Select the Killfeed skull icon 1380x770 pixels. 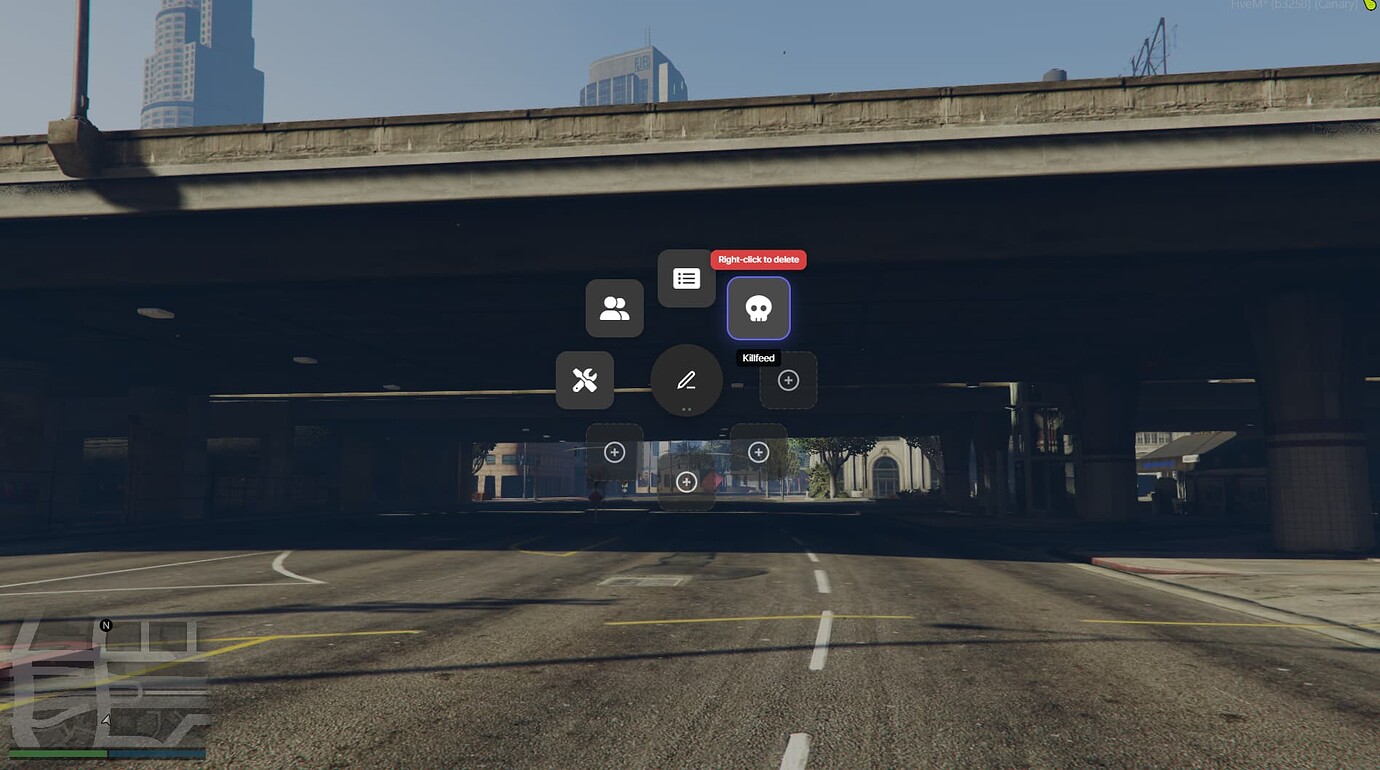click(x=758, y=308)
